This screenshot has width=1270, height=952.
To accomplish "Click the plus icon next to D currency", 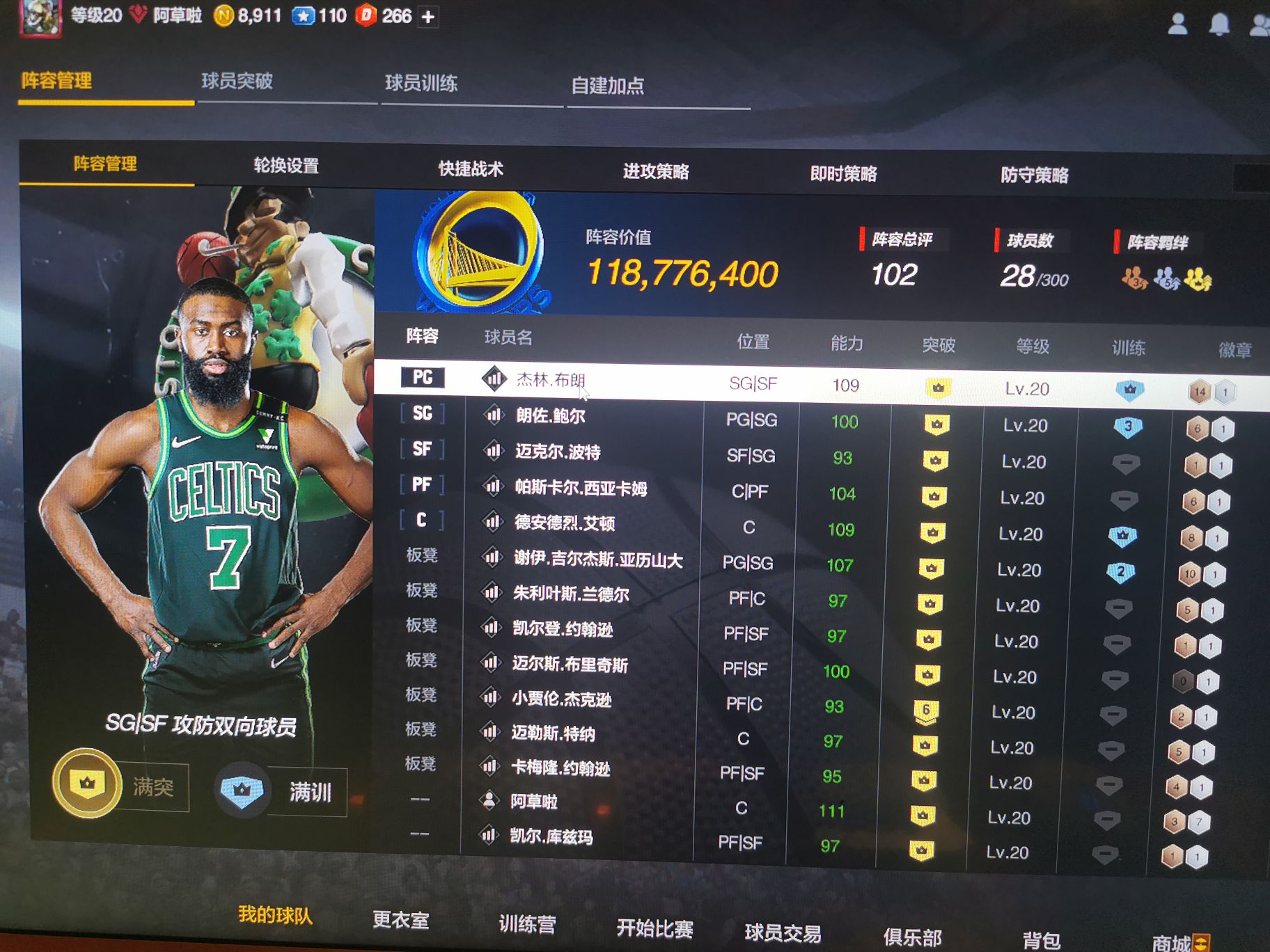I will point(428,15).
